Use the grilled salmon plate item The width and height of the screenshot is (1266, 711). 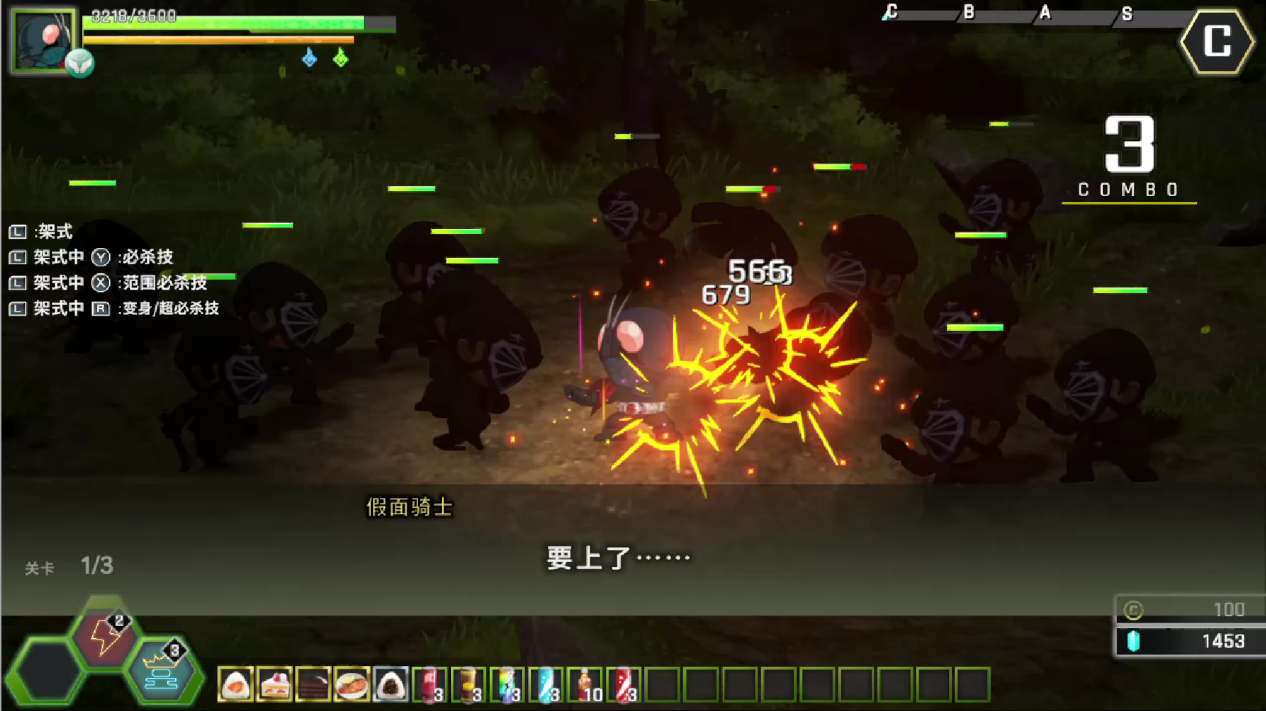coord(352,685)
